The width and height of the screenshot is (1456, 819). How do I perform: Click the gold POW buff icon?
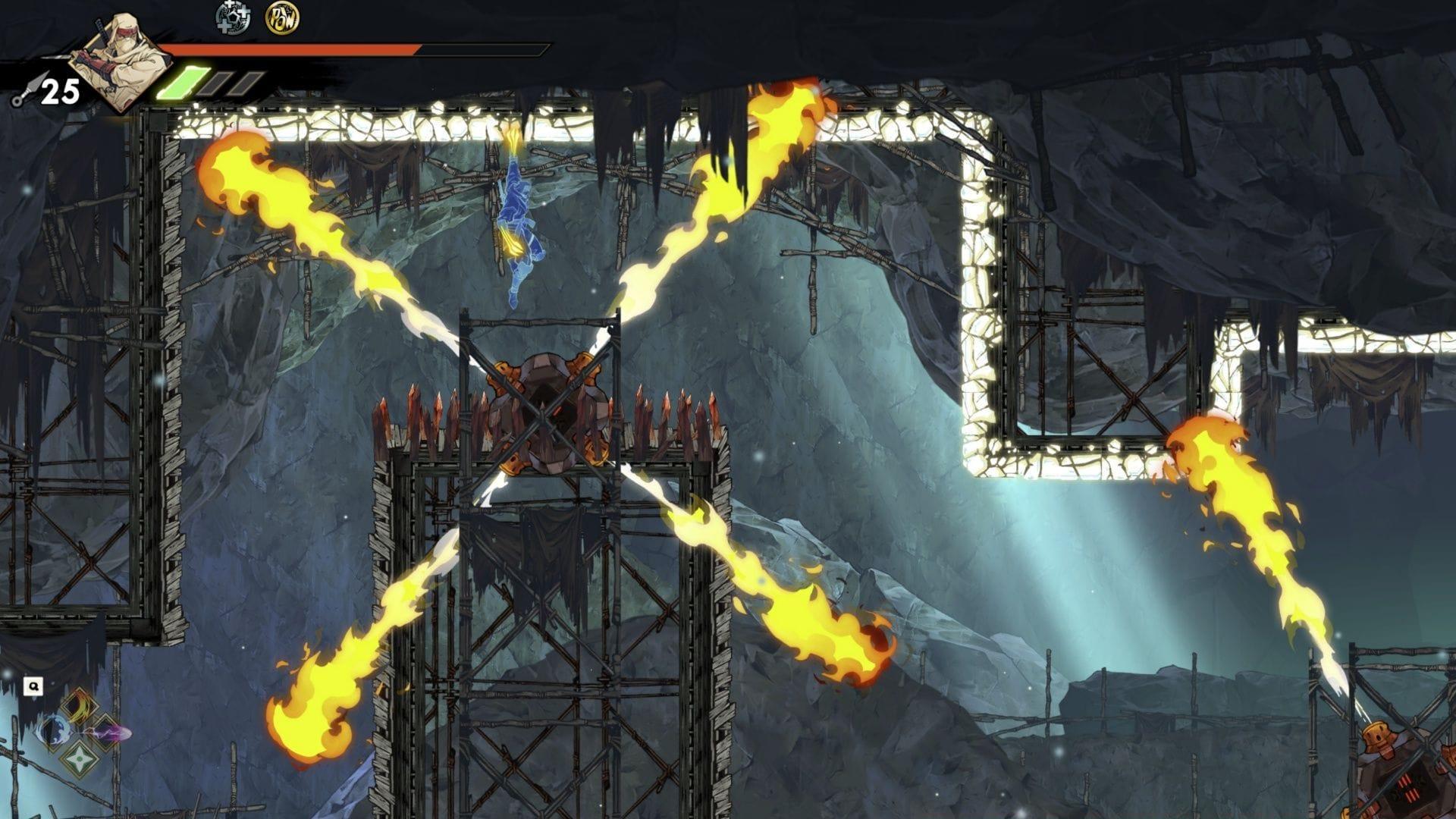pyautogui.click(x=281, y=19)
